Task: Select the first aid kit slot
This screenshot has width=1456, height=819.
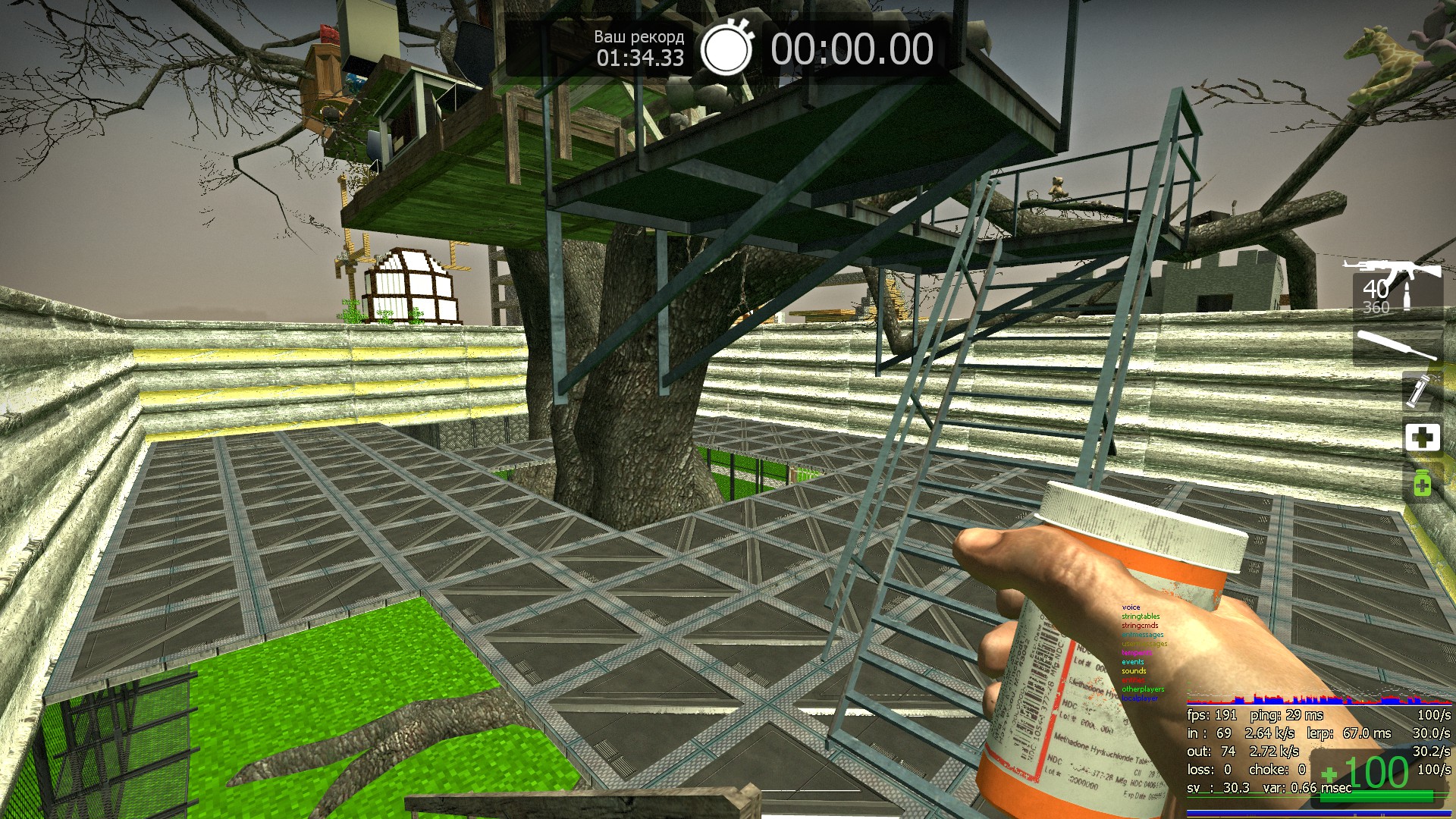Action: click(x=1422, y=438)
